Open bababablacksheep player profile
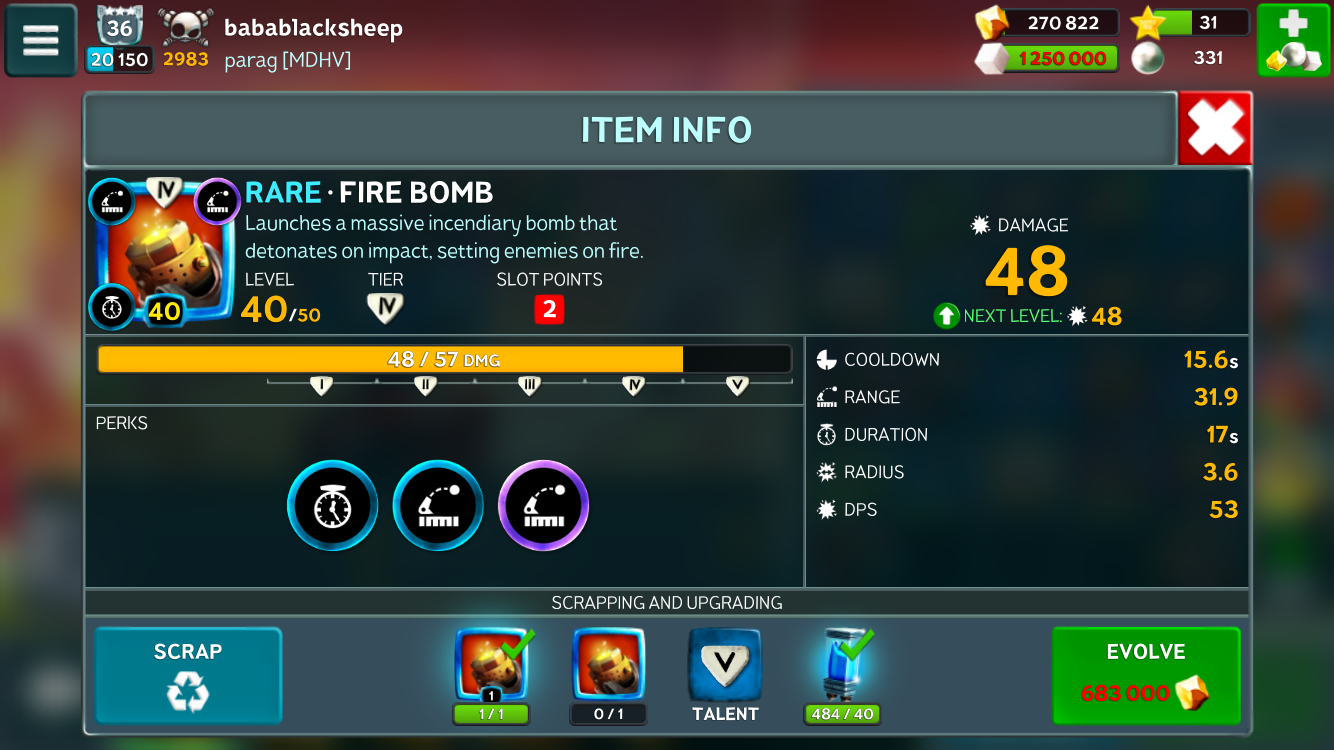The image size is (1334, 750). tap(312, 28)
